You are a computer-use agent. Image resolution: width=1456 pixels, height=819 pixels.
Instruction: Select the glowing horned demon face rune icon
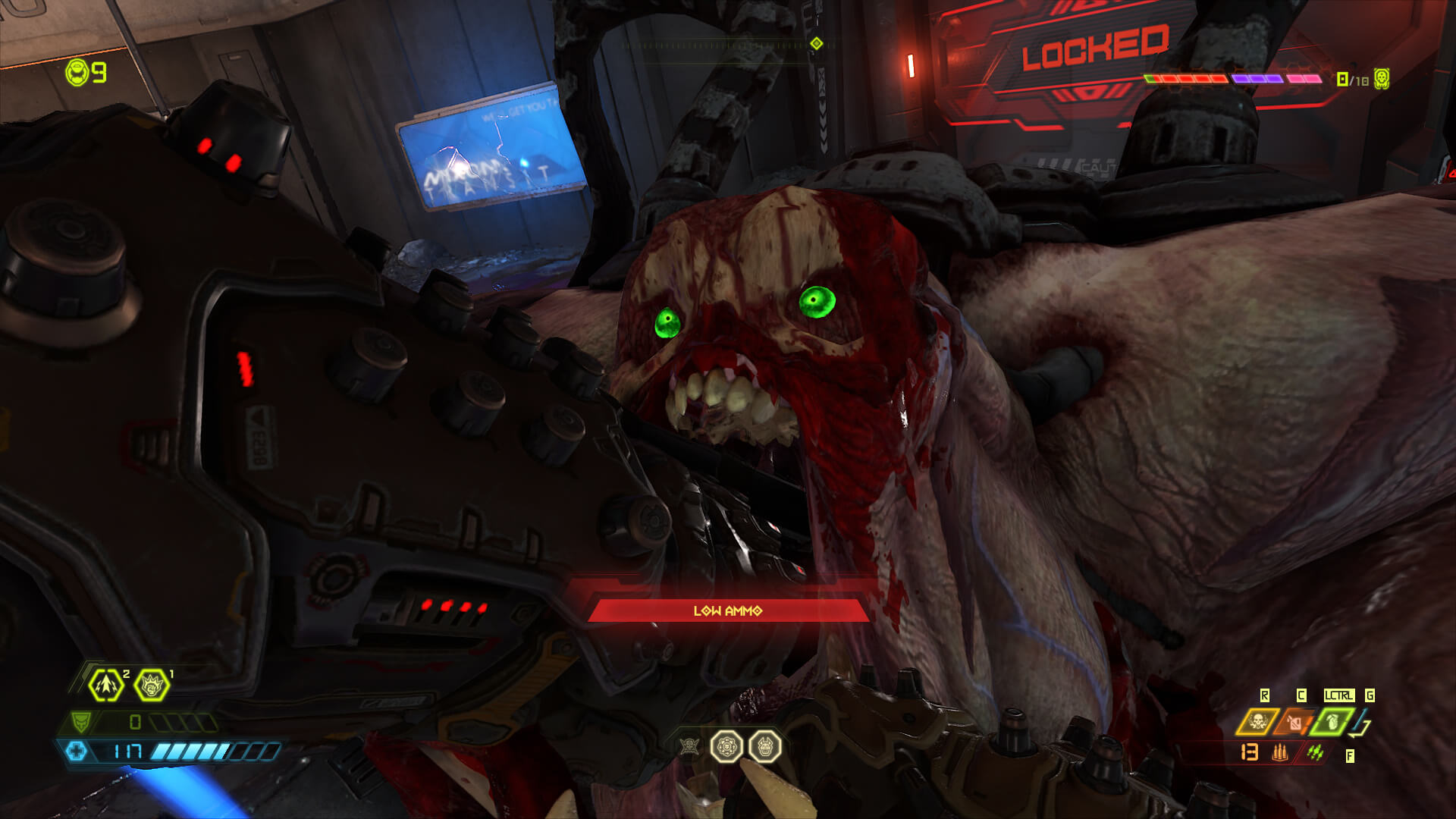pos(764,746)
